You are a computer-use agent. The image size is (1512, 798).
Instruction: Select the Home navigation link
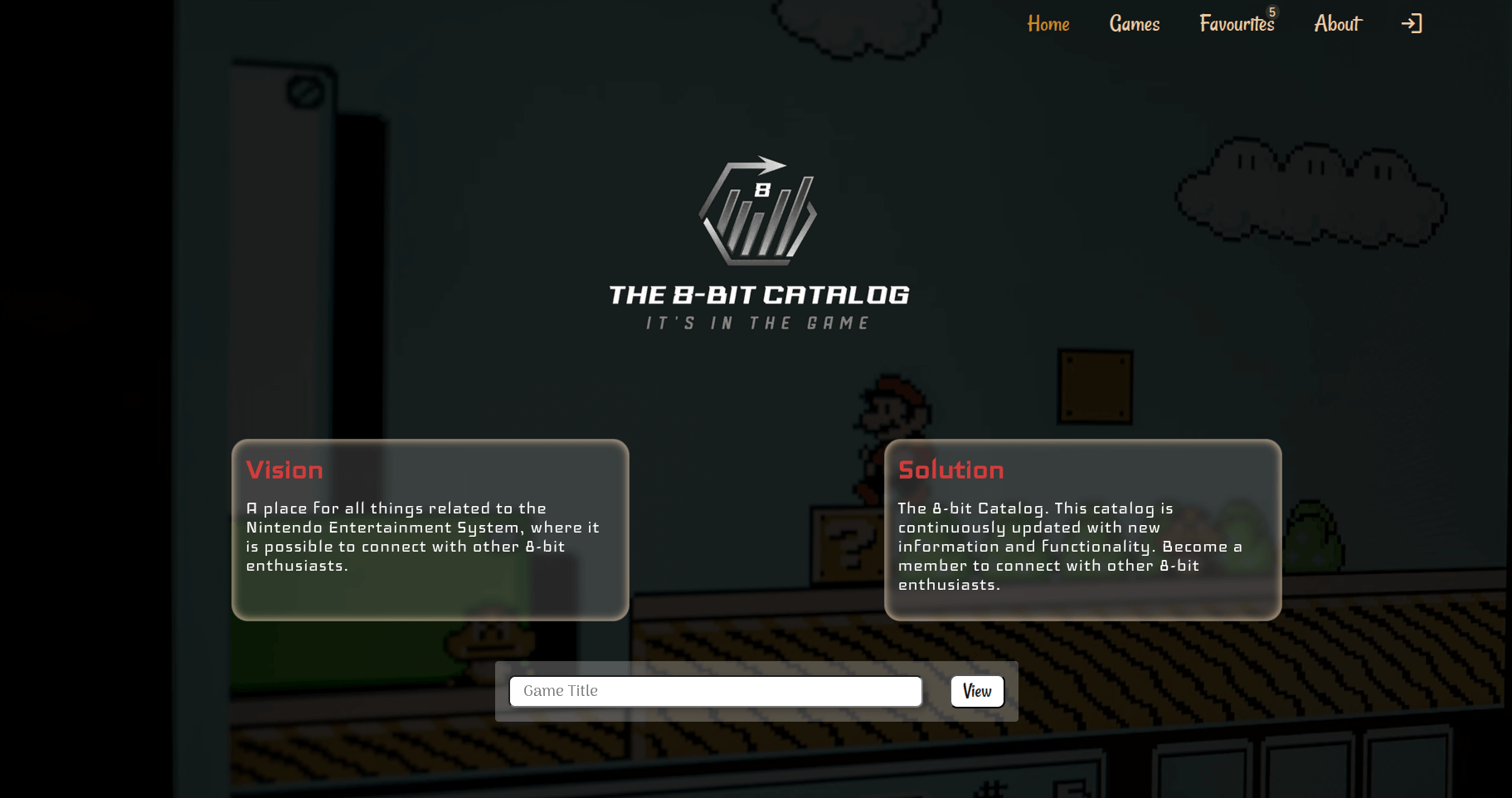click(x=1048, y=23)
